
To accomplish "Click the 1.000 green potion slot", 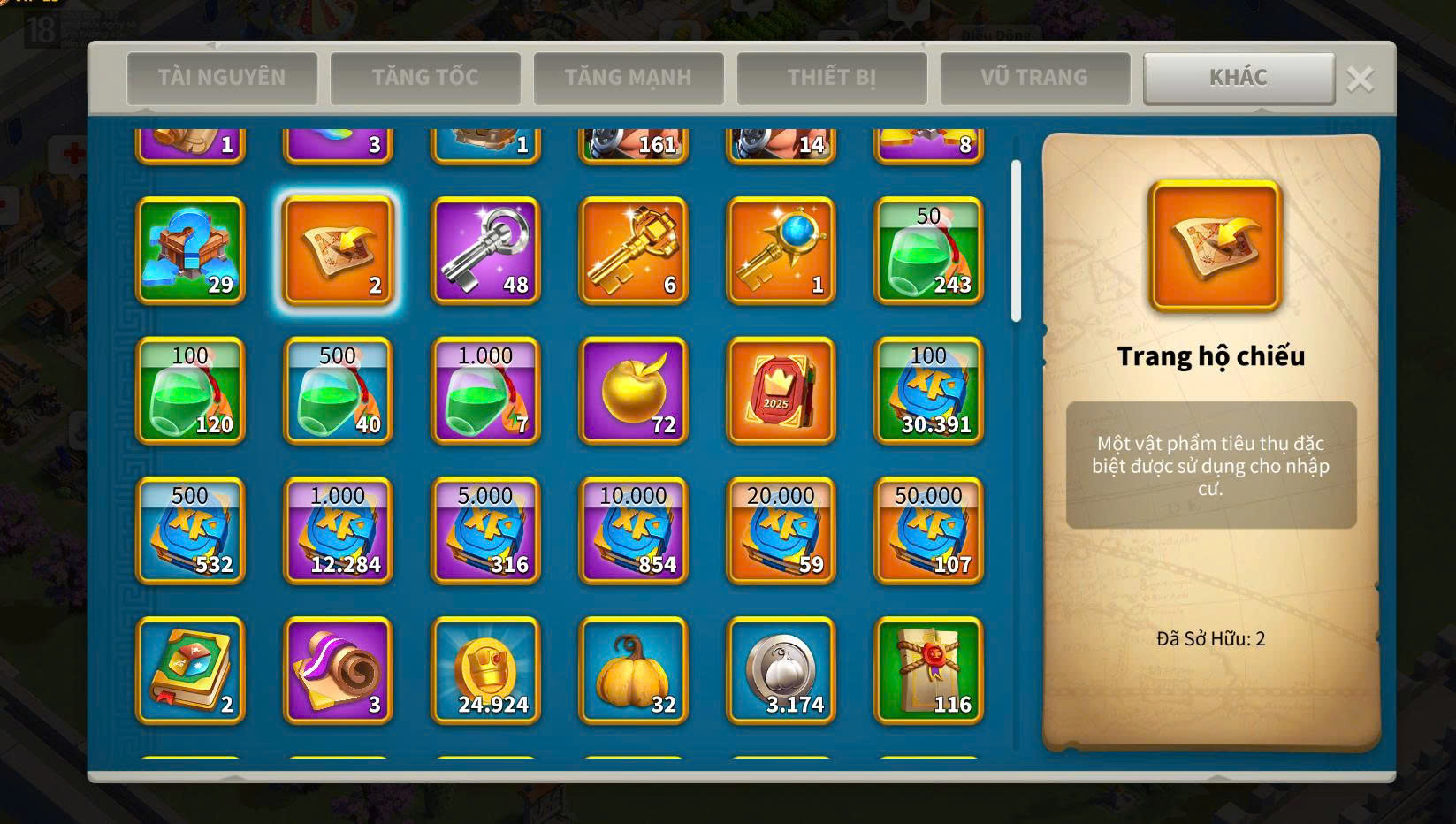I will 485,391.
